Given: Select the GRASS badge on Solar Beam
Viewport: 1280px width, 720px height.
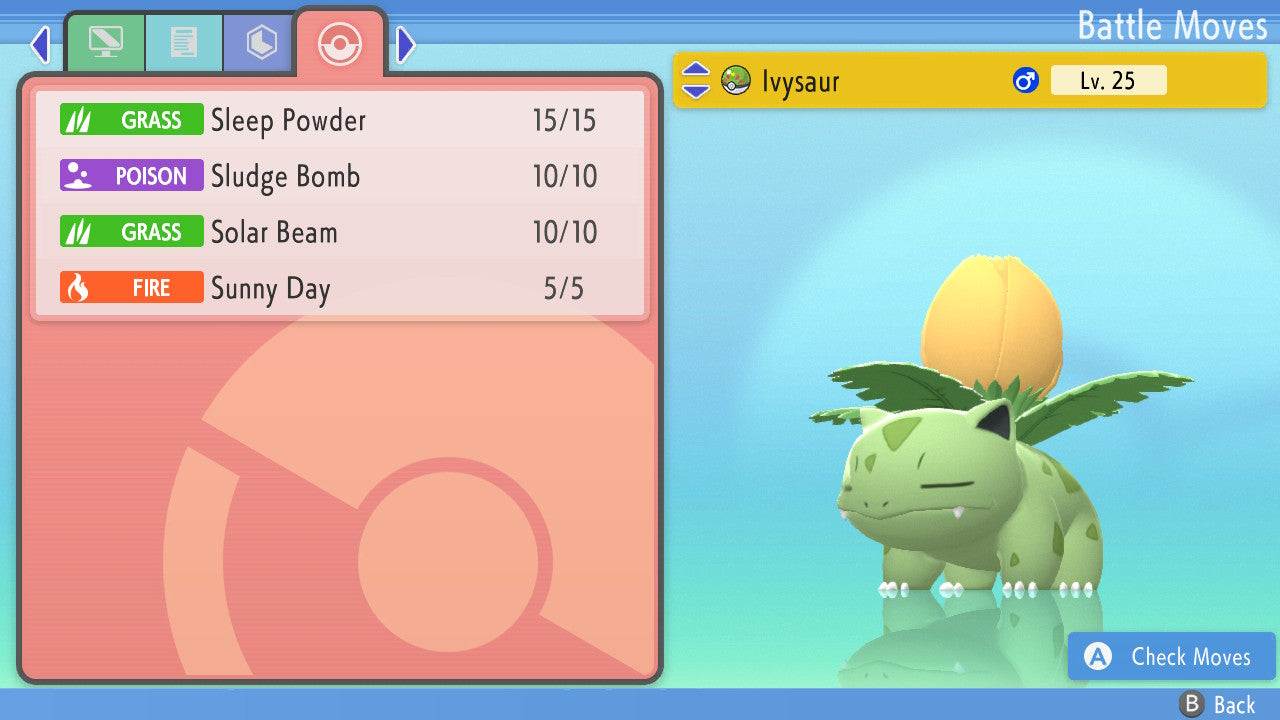Looking at the screenshot, I should (x=131, y=231).
